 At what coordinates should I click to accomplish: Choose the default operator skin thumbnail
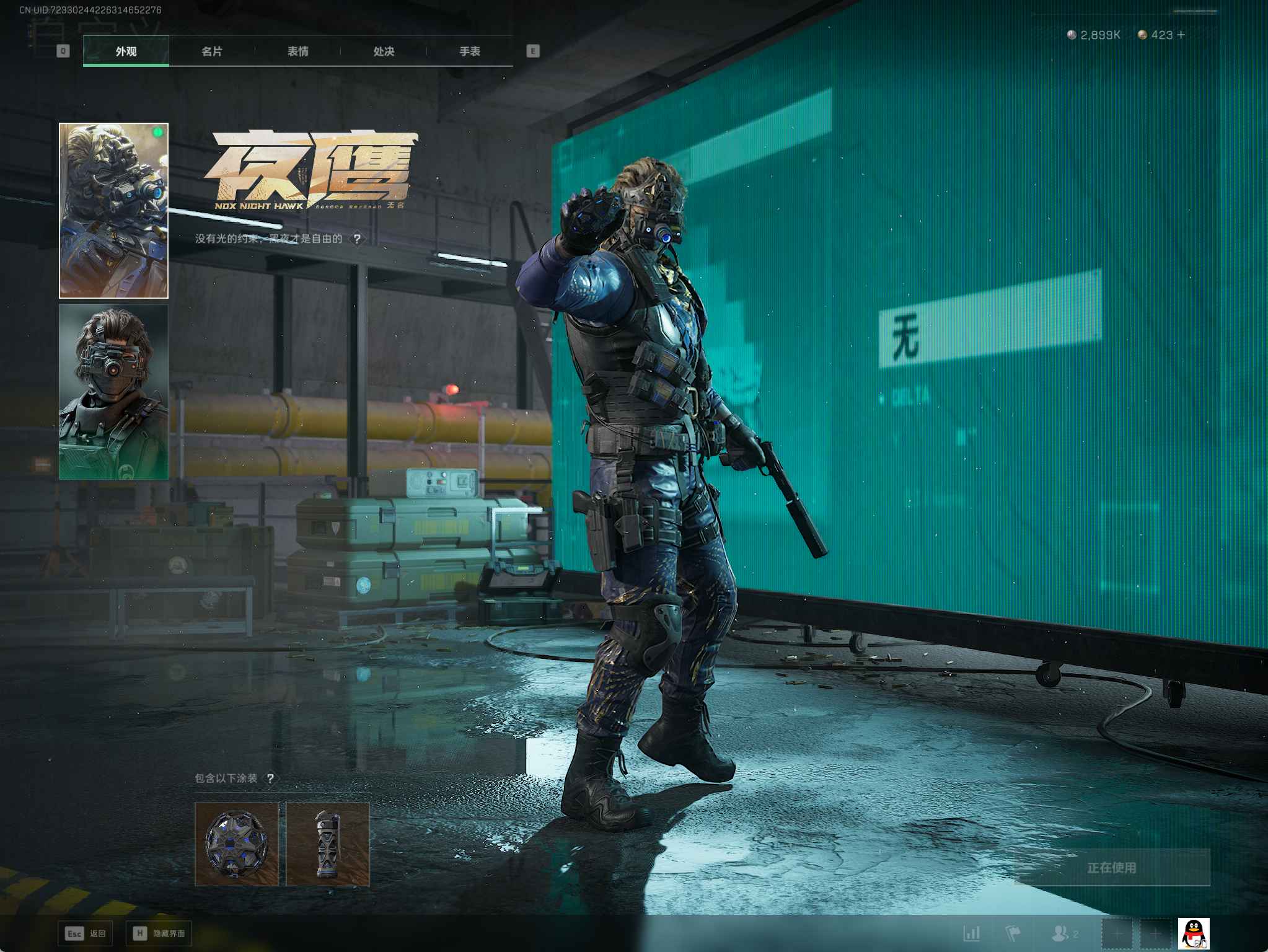[113, 392]
